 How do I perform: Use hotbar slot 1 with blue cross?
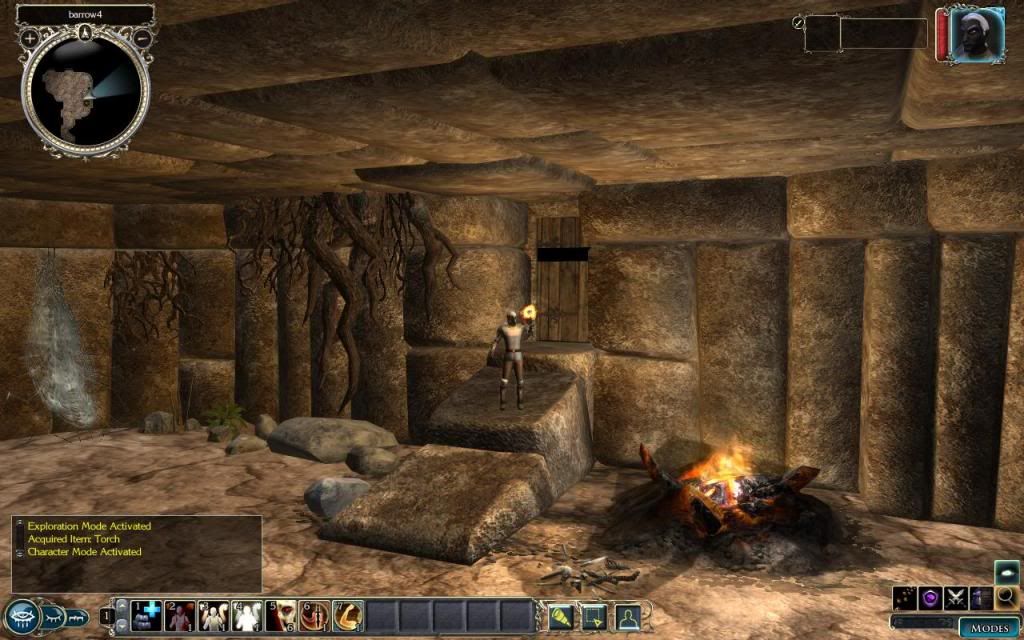(x=147, y=615)
